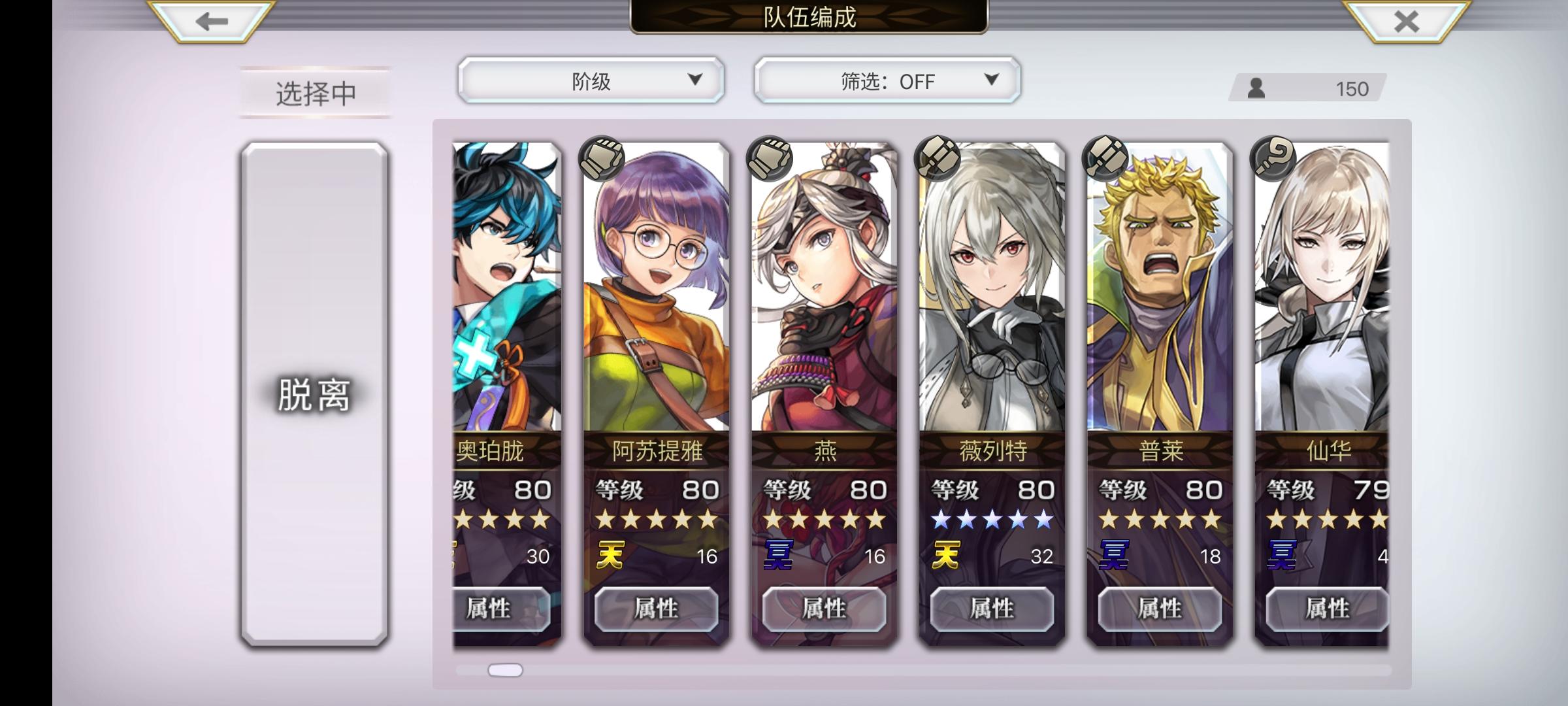Click the fist weapon icon on 燕's card
The width and height of the screenshot is (1568, 706).
point(768,159)
